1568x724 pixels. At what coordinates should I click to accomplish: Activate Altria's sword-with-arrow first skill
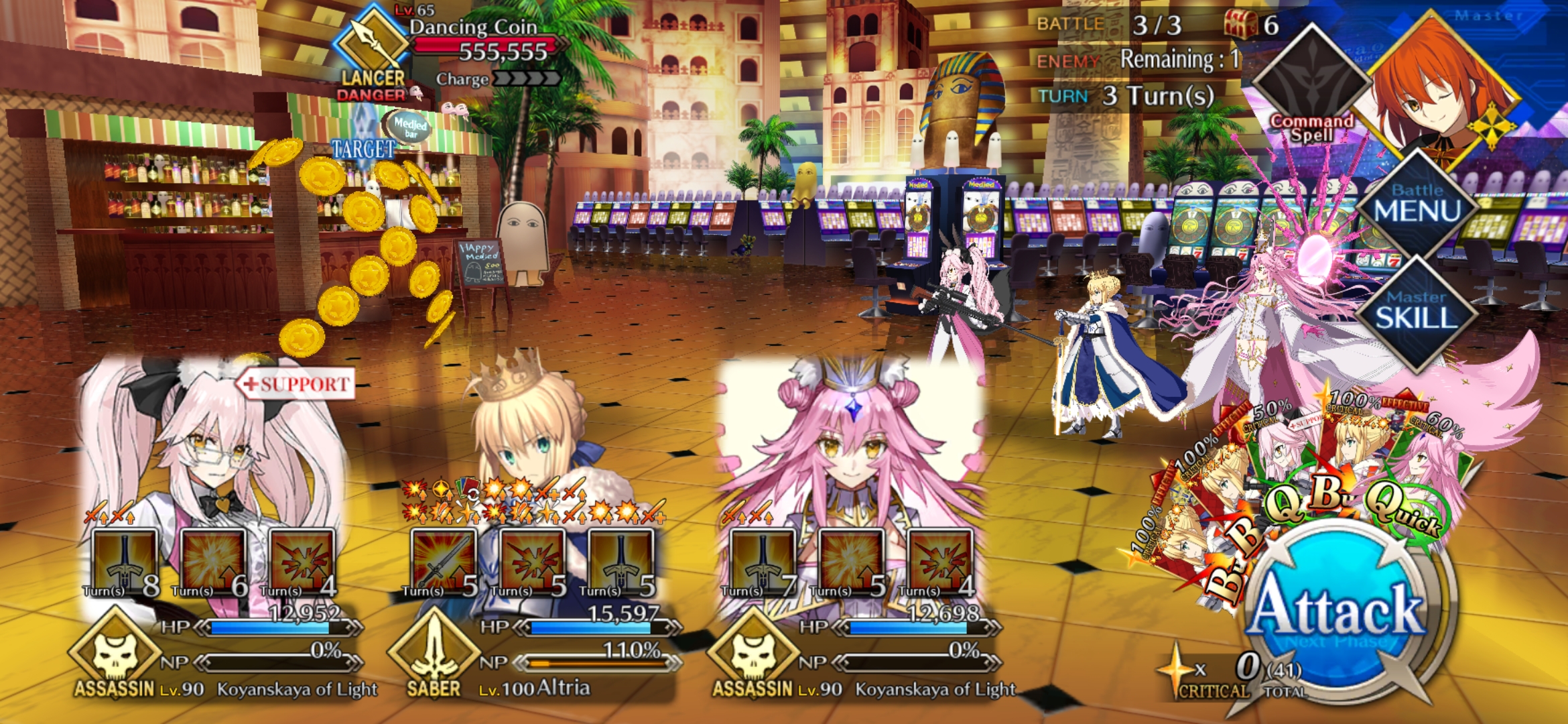(444, 563)
